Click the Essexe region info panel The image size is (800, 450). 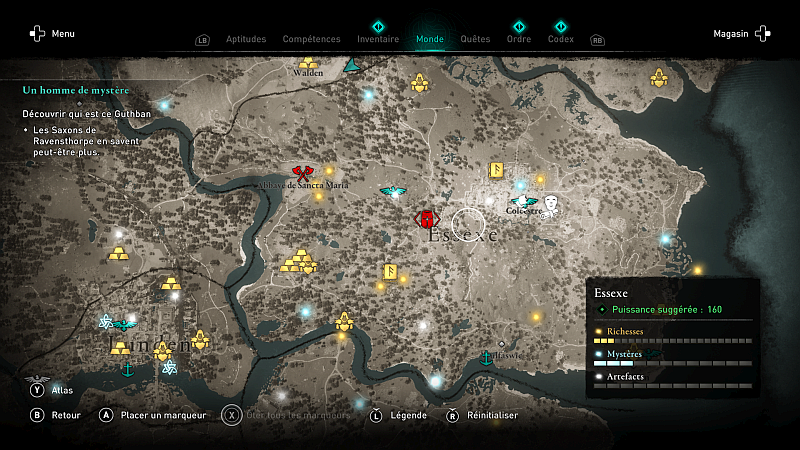tap(672, 337)
